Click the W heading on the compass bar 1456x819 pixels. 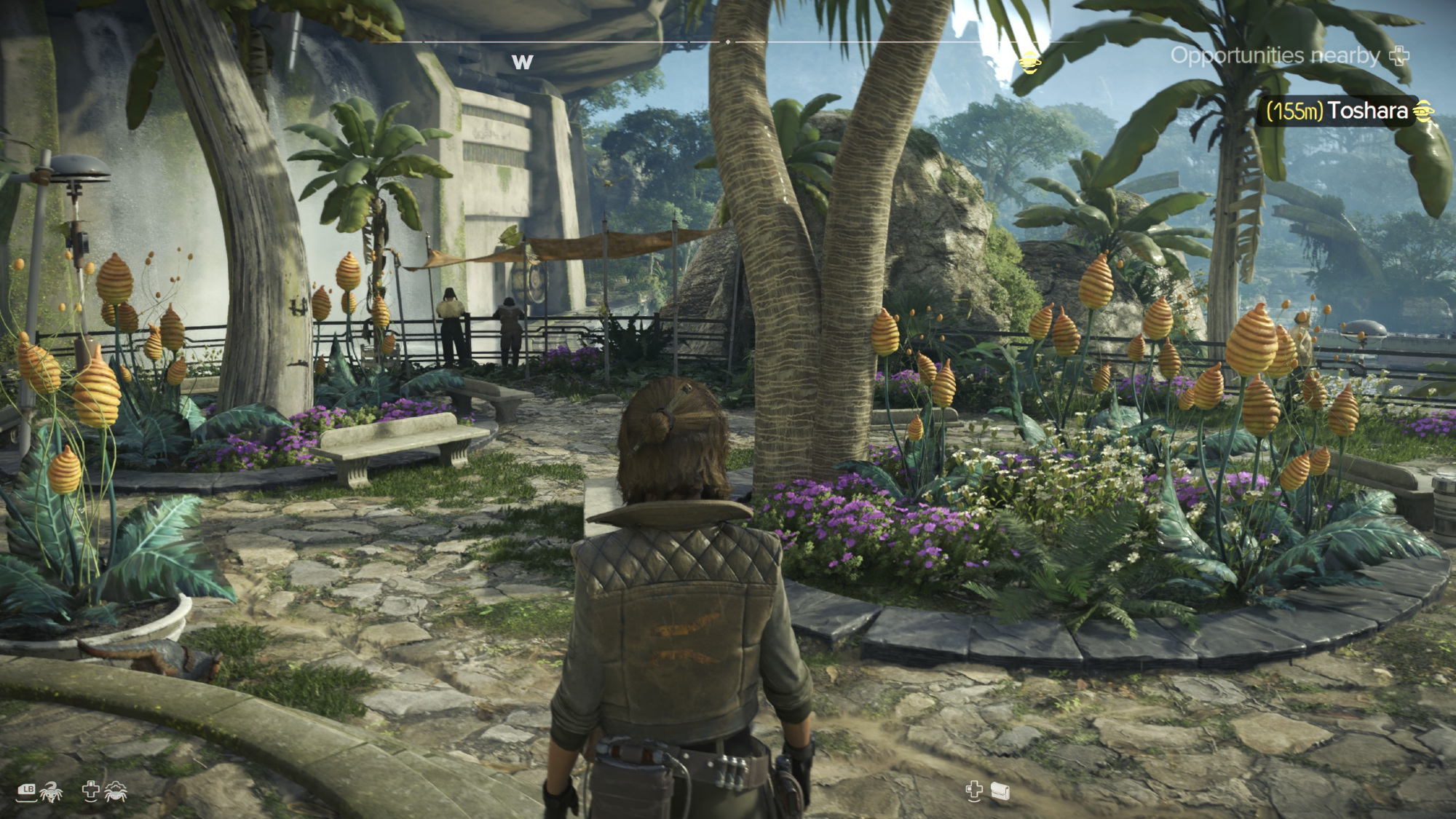click(x=522, y=63)
